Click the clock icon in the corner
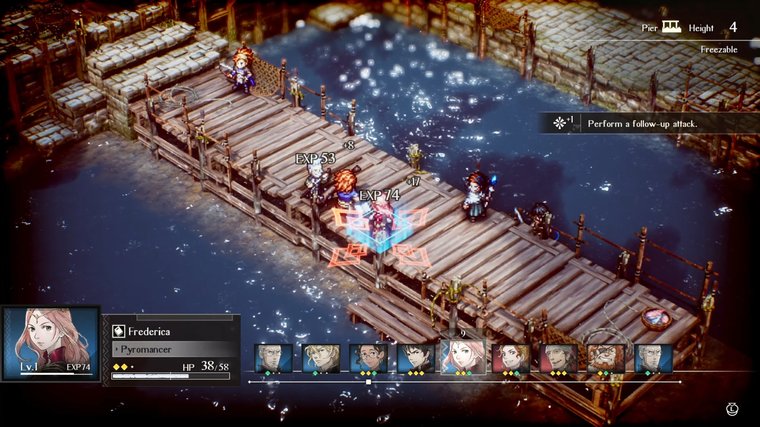This screenshot has width=760, height=427. tap(733, 409)
